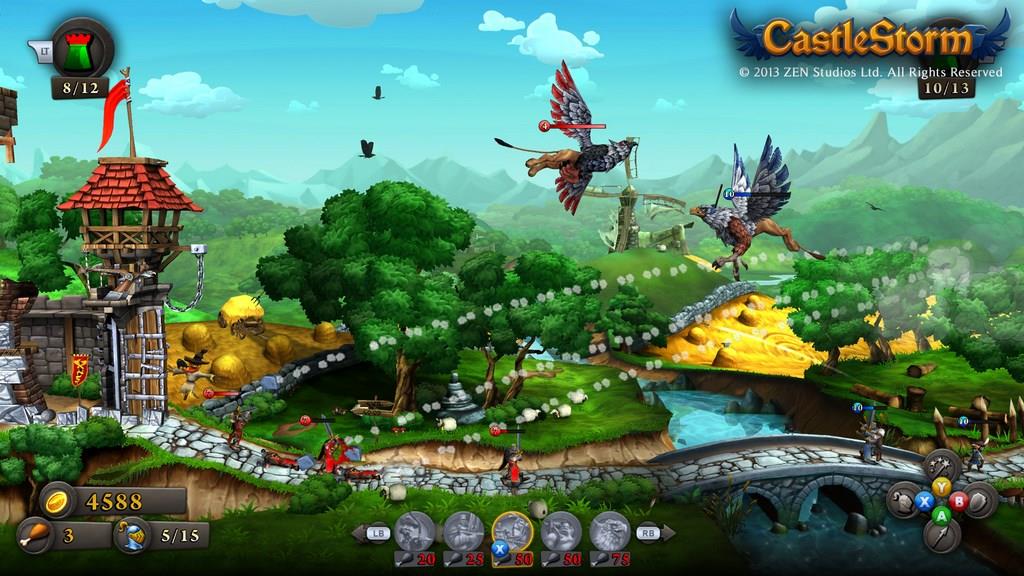Image resolution: width=1024 pixels, height=576 pixels.
Task: Choose the swordsman troop costing 25 food
Action: tap(463, 531)
